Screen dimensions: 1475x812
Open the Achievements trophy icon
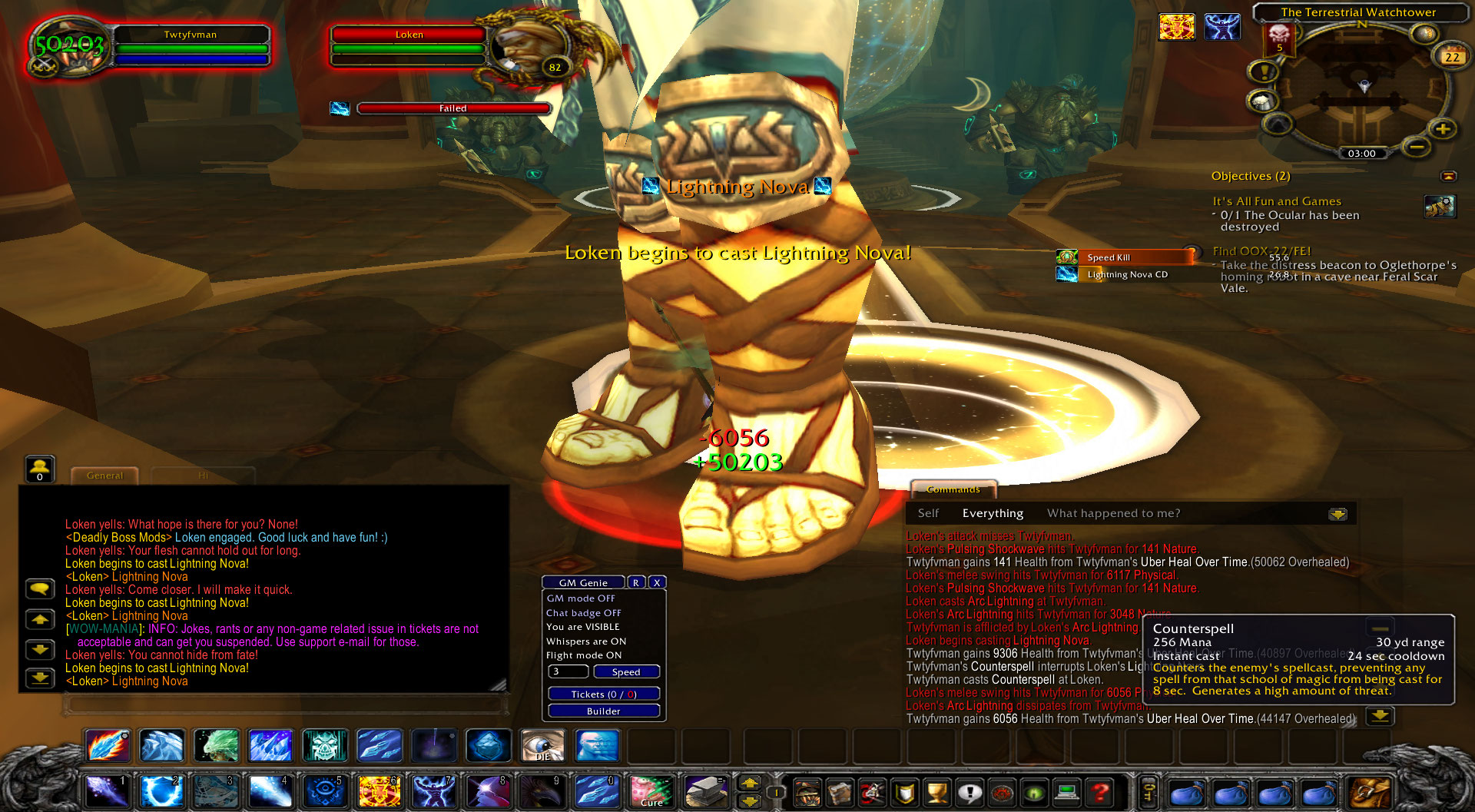click(937, 794)
